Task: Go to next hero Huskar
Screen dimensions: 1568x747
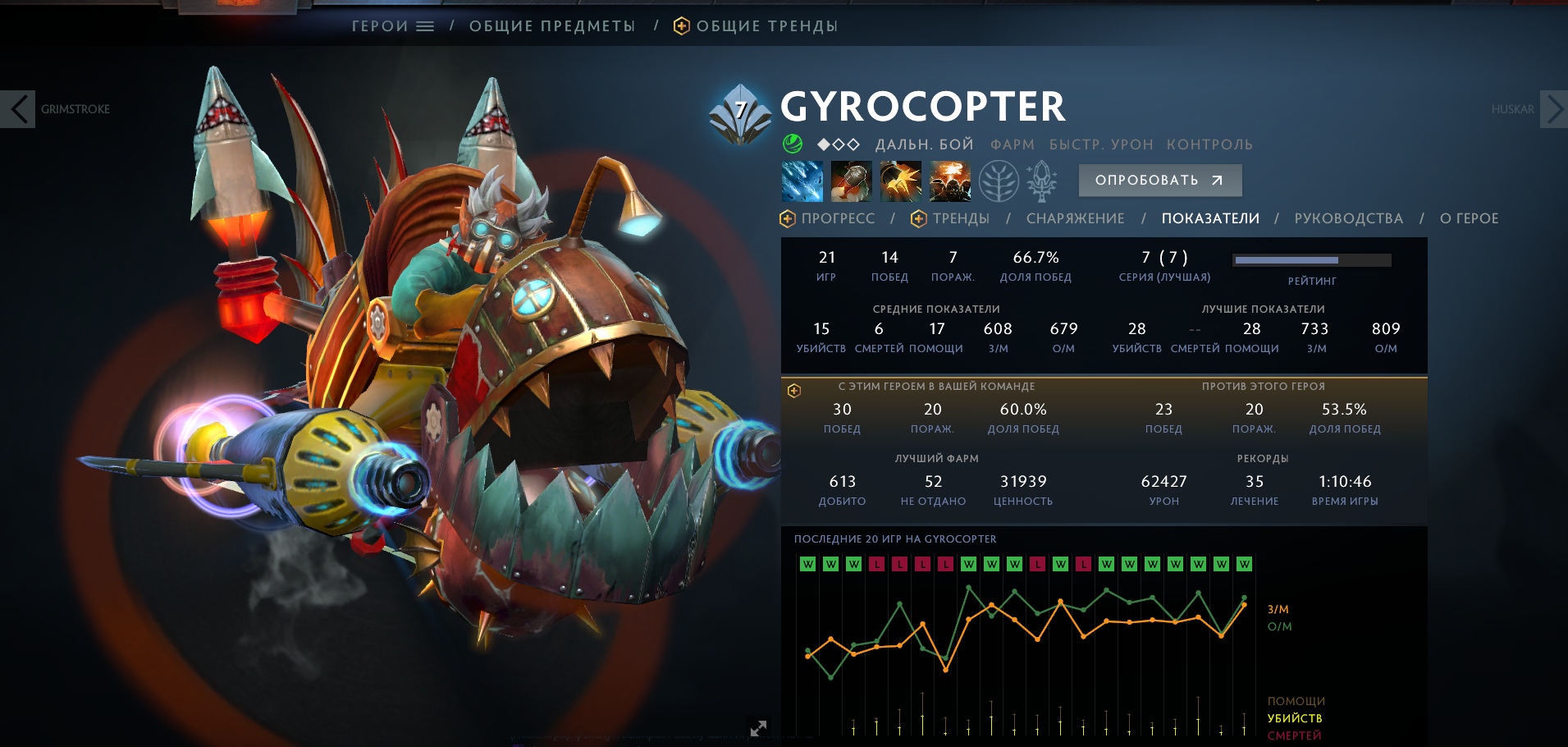Action: point(1553,109)
